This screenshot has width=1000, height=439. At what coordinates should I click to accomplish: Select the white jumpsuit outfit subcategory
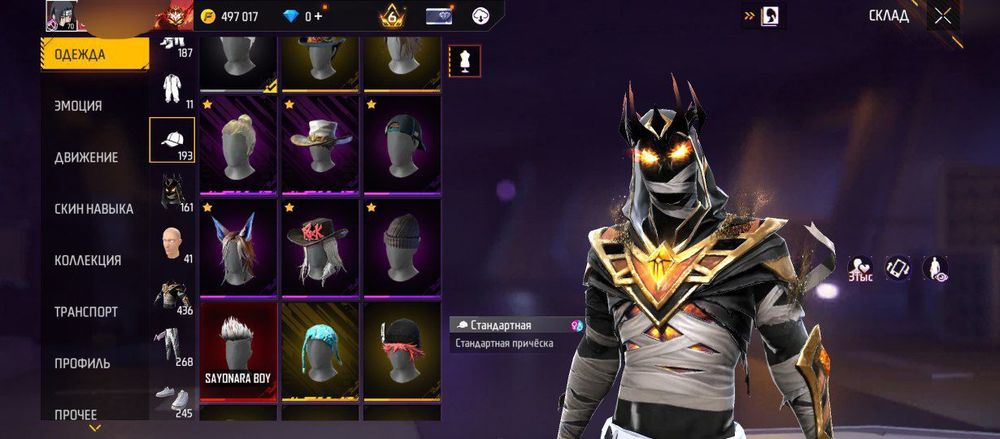coord(171,88)
